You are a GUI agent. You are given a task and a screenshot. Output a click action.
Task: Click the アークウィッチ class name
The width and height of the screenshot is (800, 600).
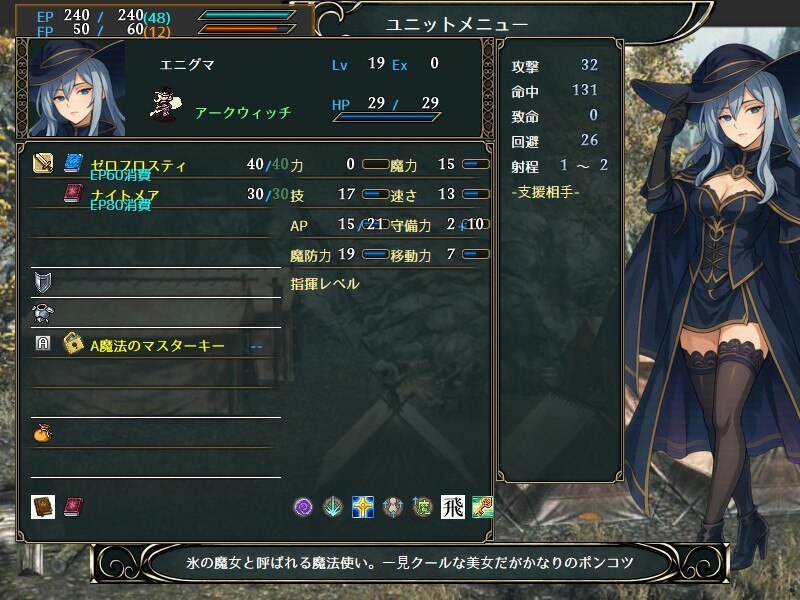tap(243, 113)
